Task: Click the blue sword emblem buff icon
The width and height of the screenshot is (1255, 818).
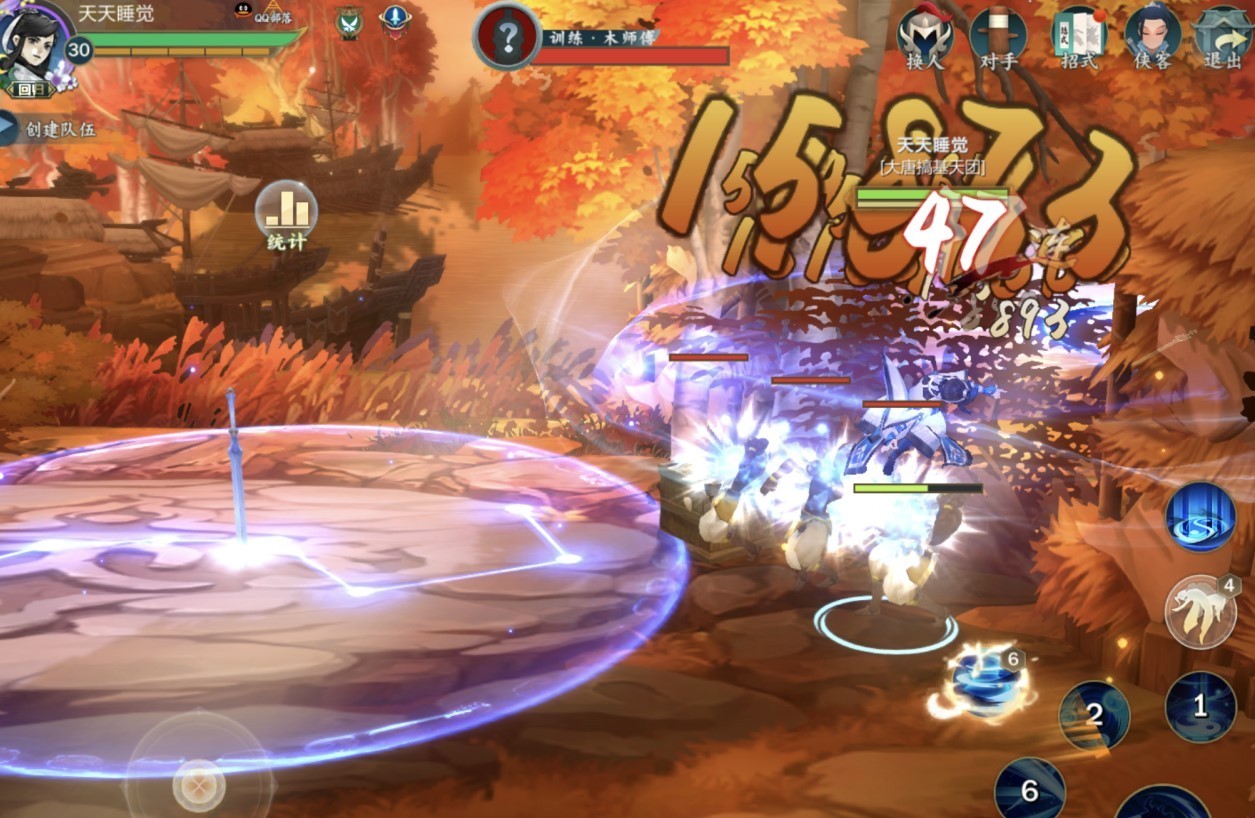Action: pos(396,19)
